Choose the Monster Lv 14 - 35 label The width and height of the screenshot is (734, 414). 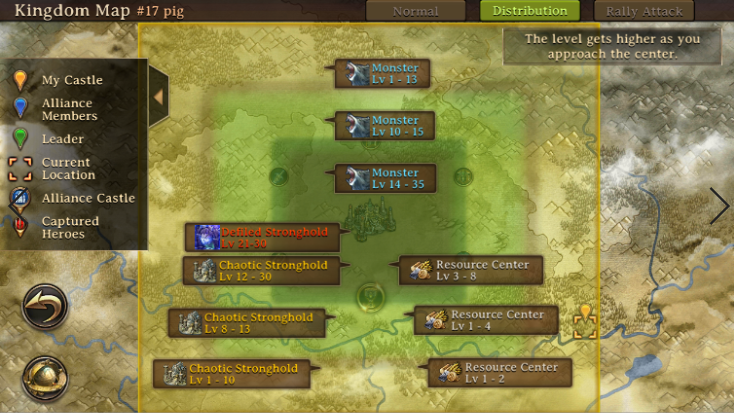pyautogui.click(x=385, y=178)
